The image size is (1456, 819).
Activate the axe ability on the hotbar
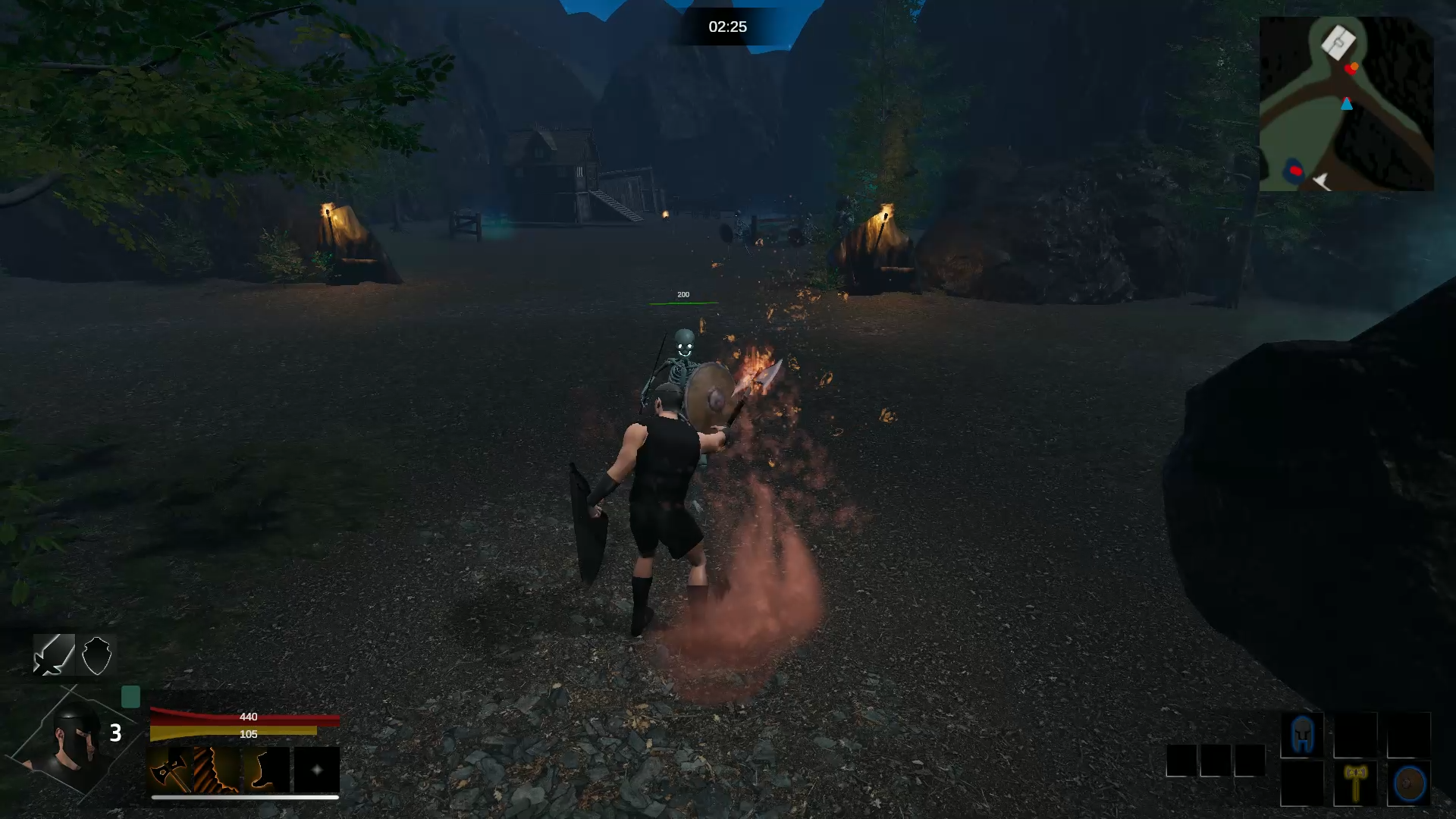171,770
